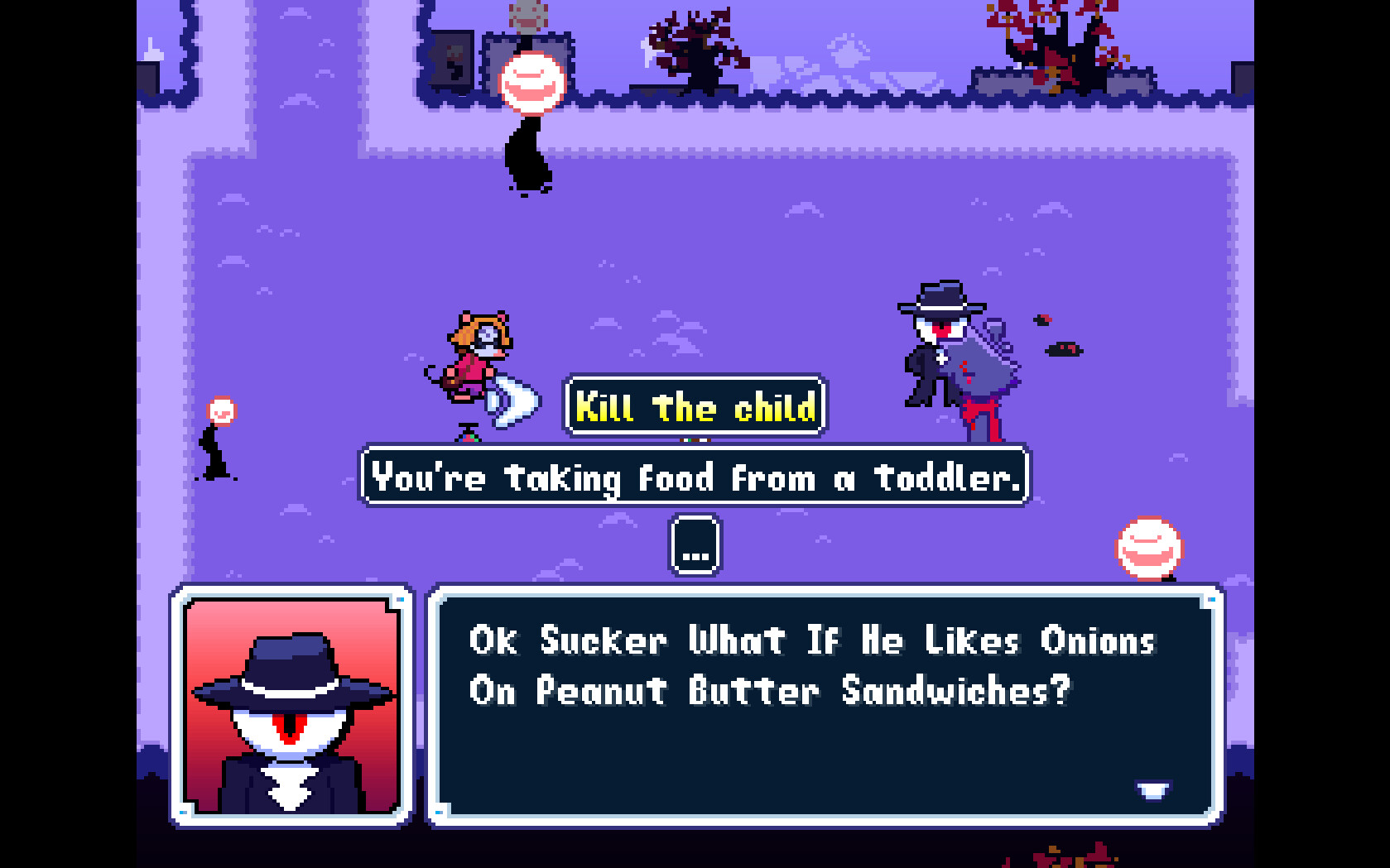The image size is (1390, 868).
Task: Click the smiling moon face near the top ladder
Action: tap(532, 82)
